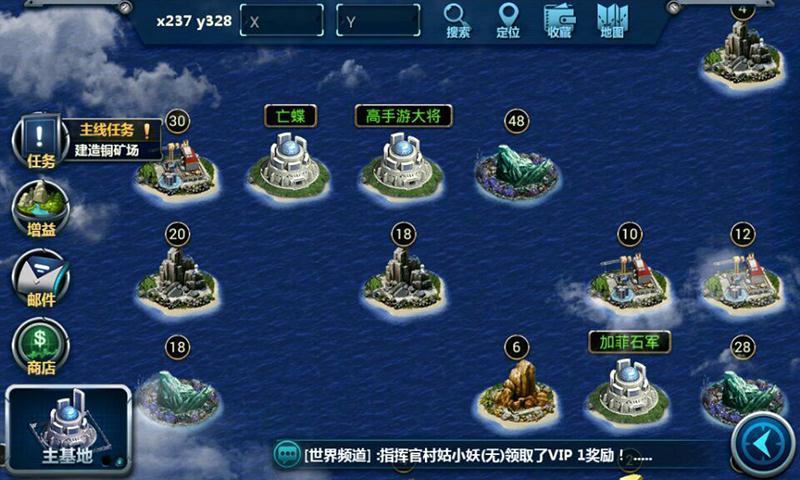Open the 地图 world map
Viewport: 800px width, 480px height.
click(612, 20)
